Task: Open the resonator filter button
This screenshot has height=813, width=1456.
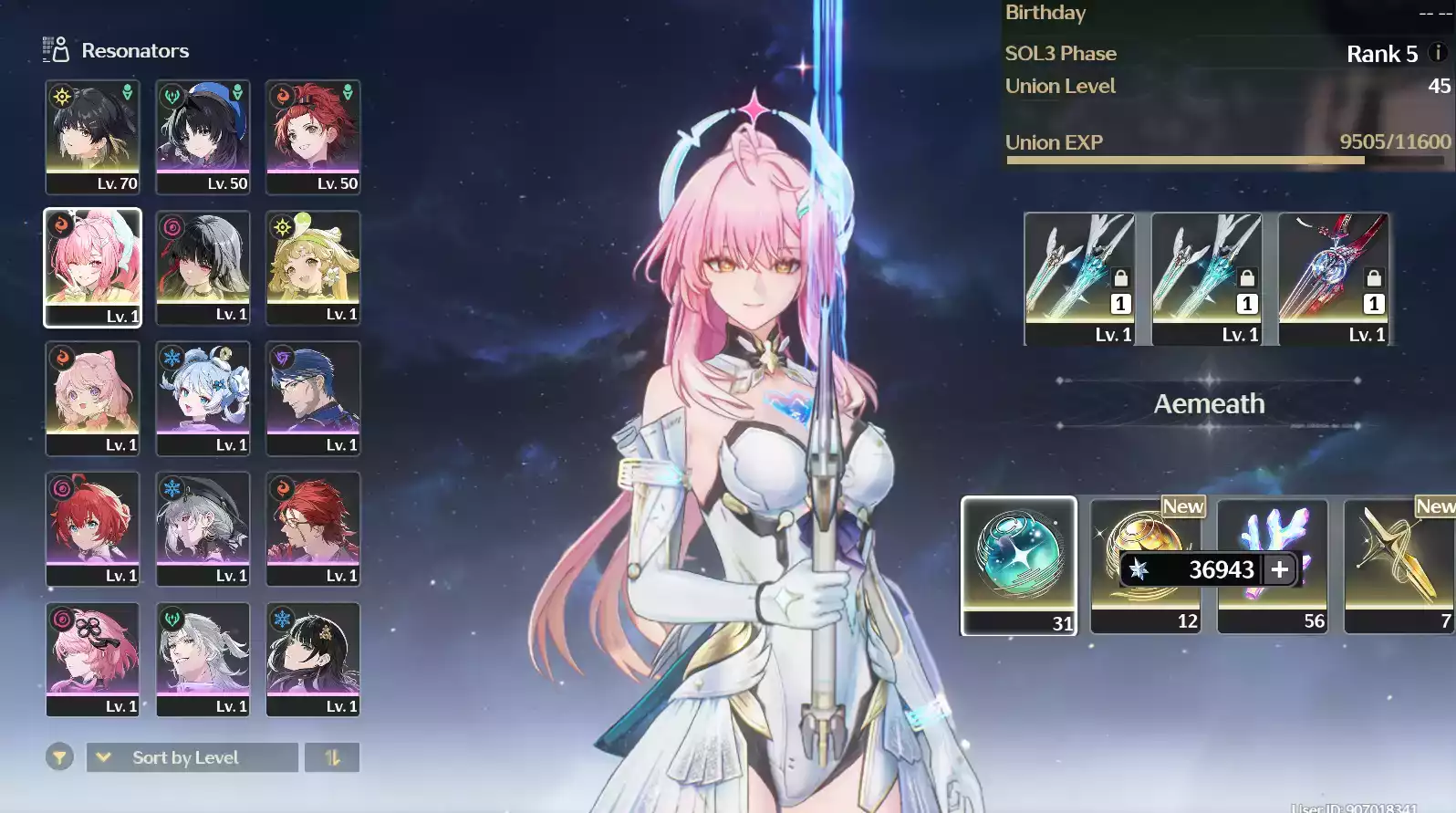Action: pos(59,757)
